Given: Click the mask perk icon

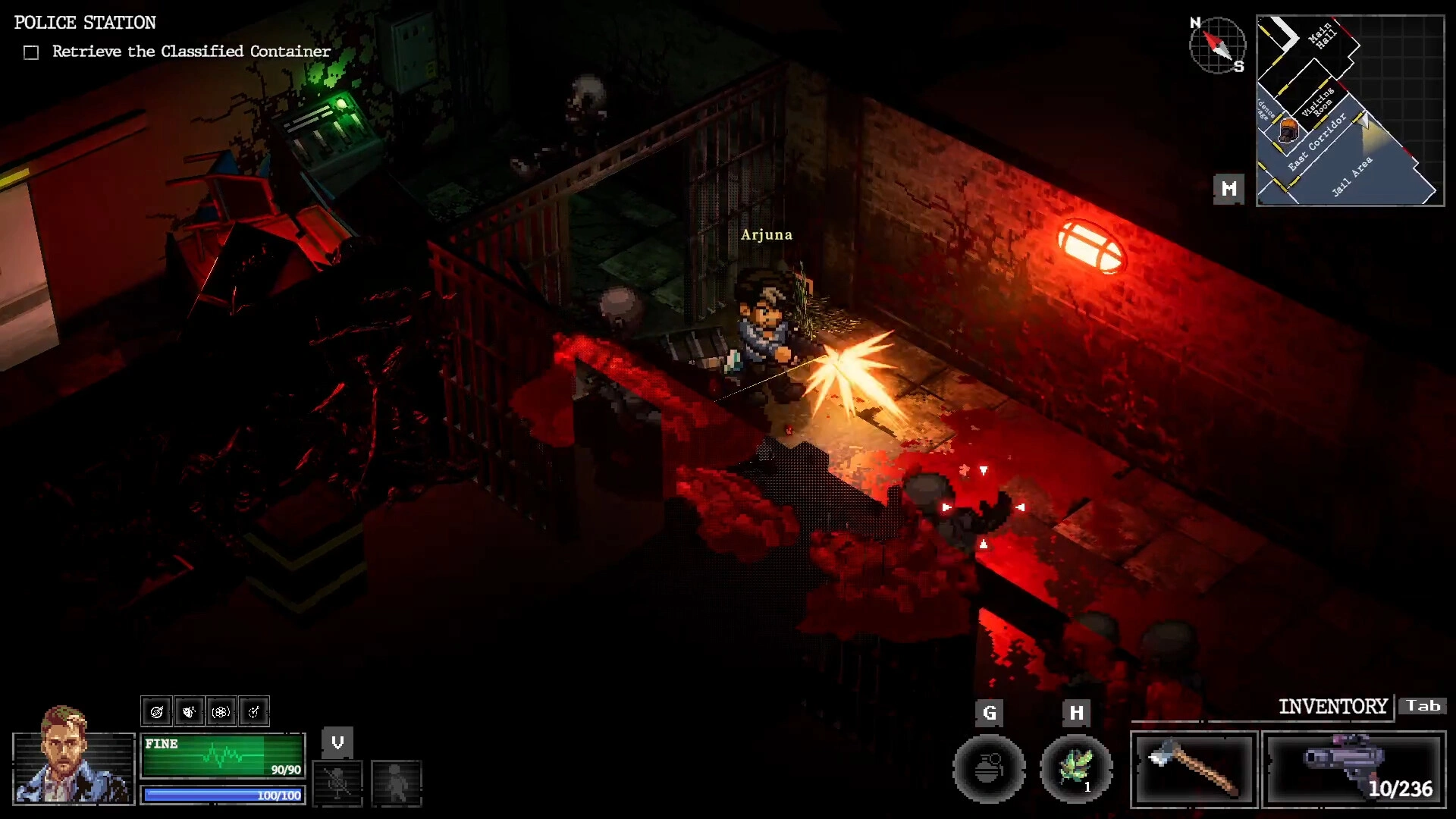Looking at the screenshot, I should [189, 711].
